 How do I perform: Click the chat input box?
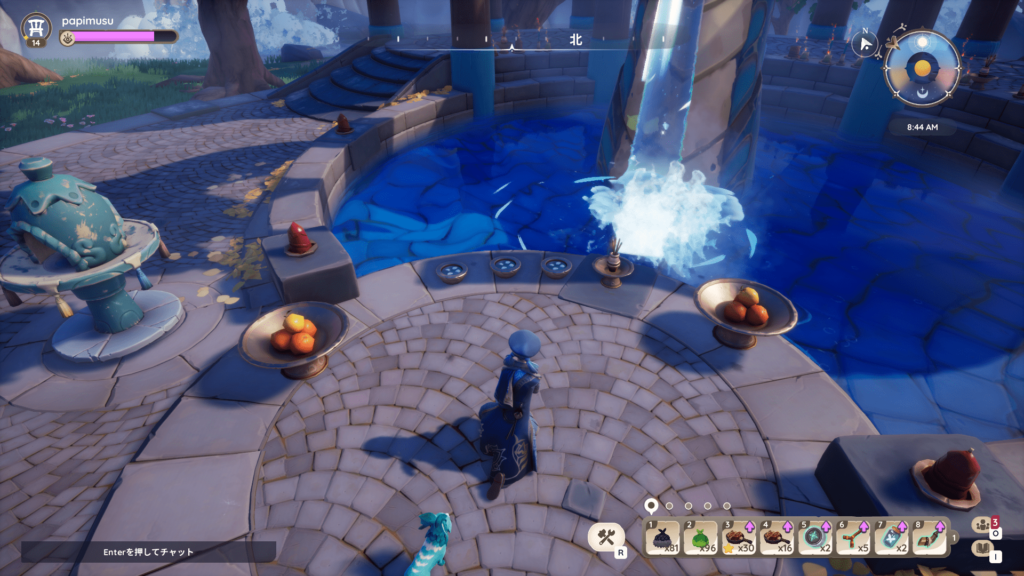pyautogui.click(x=148, y=551)
